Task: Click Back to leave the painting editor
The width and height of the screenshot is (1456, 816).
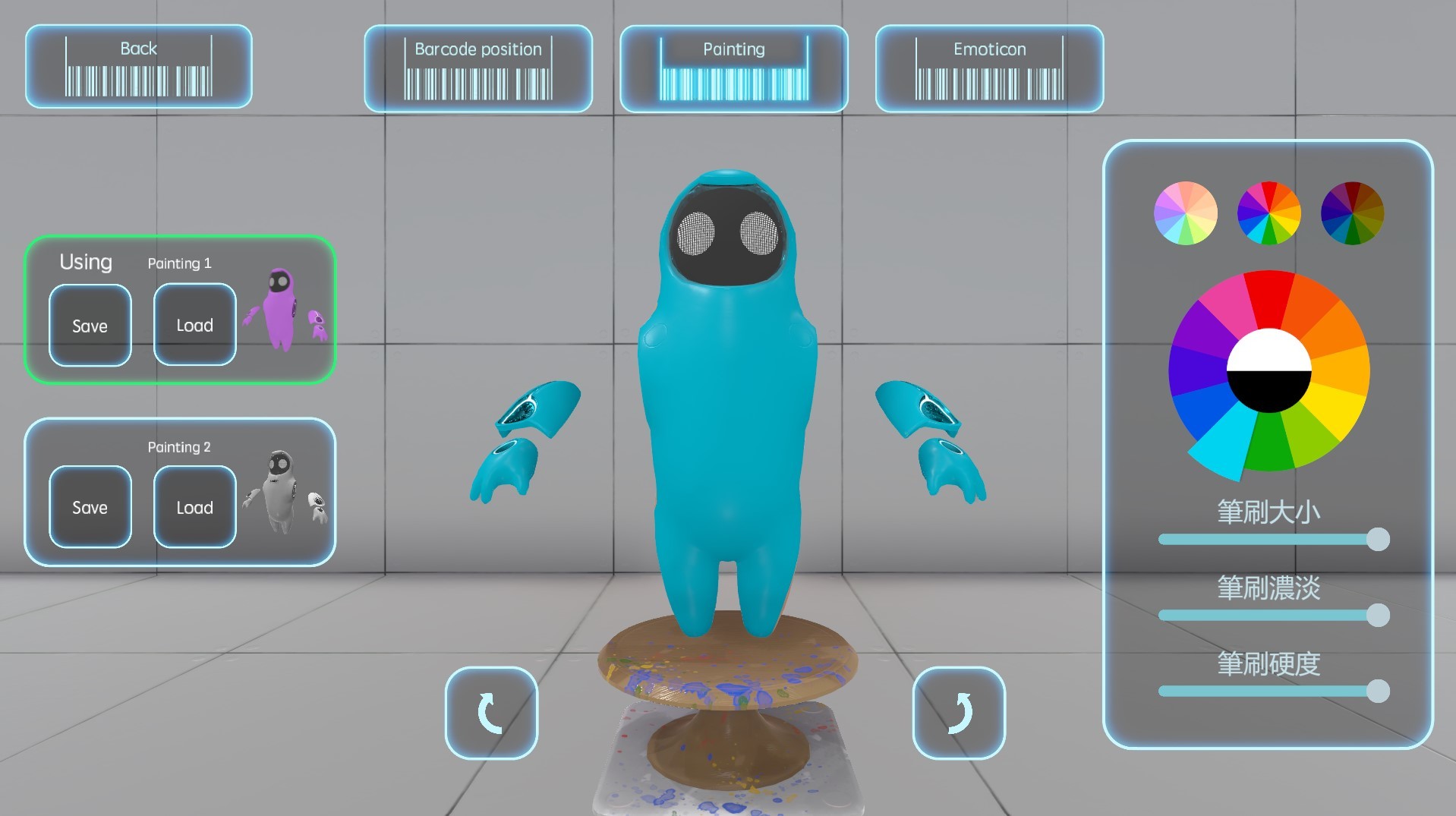Action: 138,65
